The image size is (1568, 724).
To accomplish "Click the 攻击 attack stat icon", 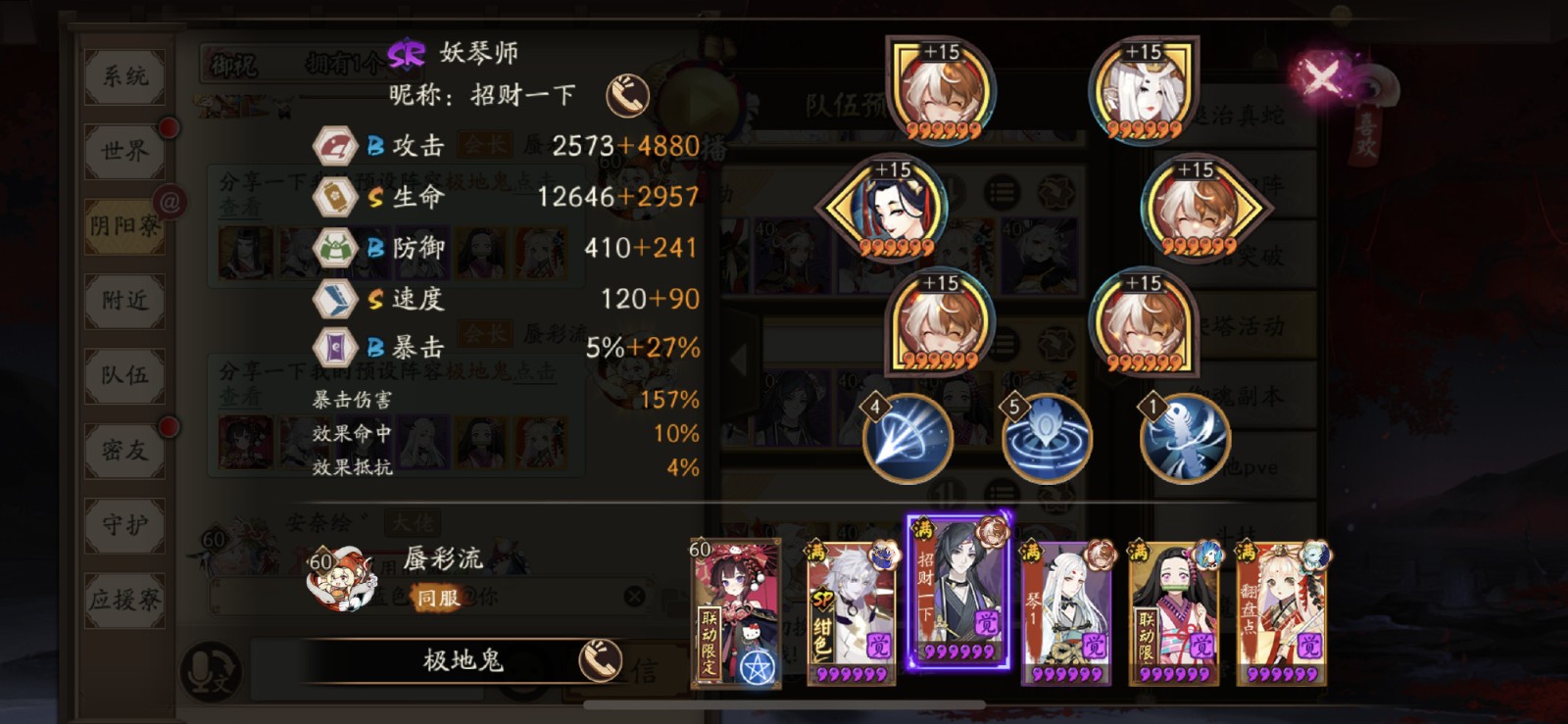I will pyautogui.click(x=334, y=145).
